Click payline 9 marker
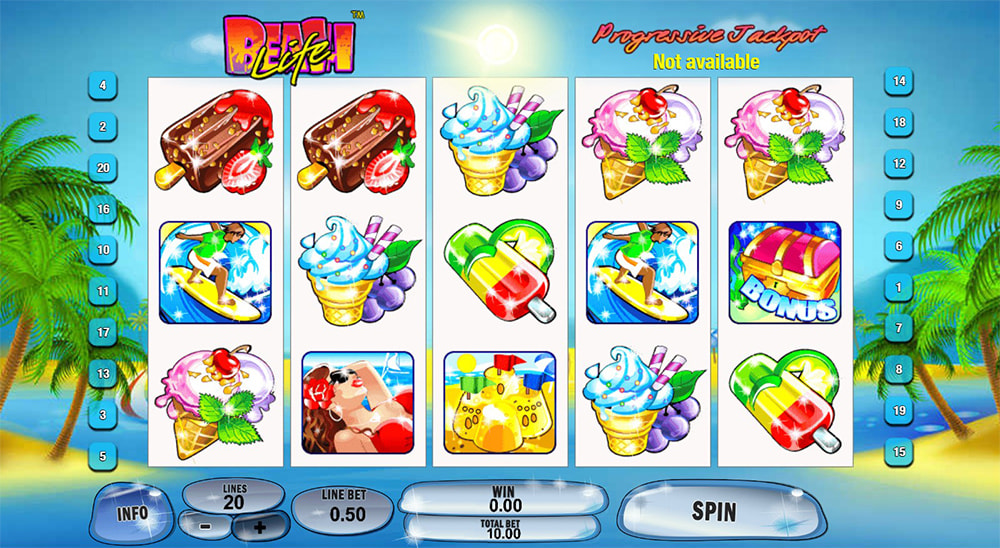 point(899,204)
